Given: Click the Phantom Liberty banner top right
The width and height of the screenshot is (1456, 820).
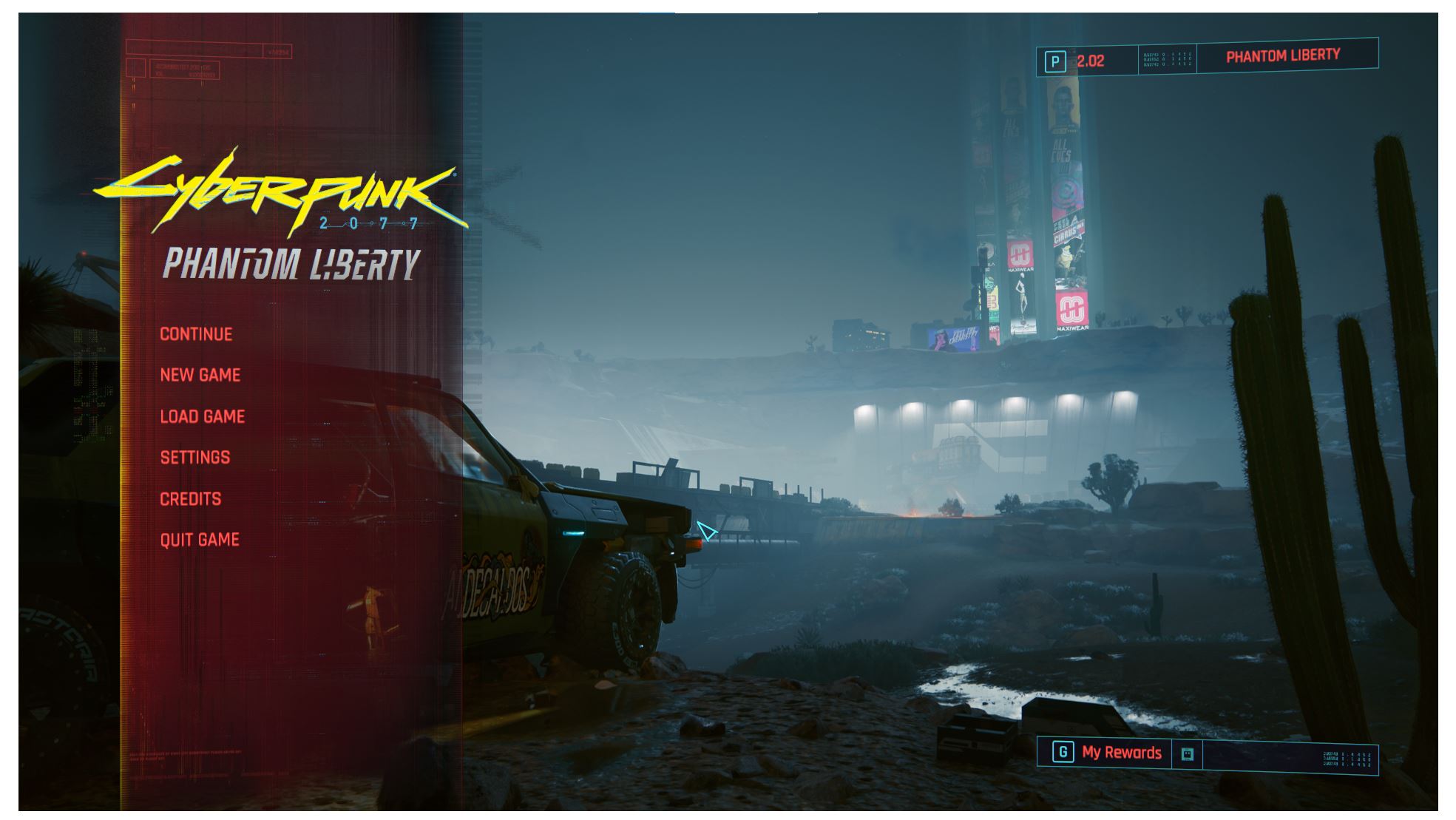Looking at the screenshot, I should (x=1282, y=55).
